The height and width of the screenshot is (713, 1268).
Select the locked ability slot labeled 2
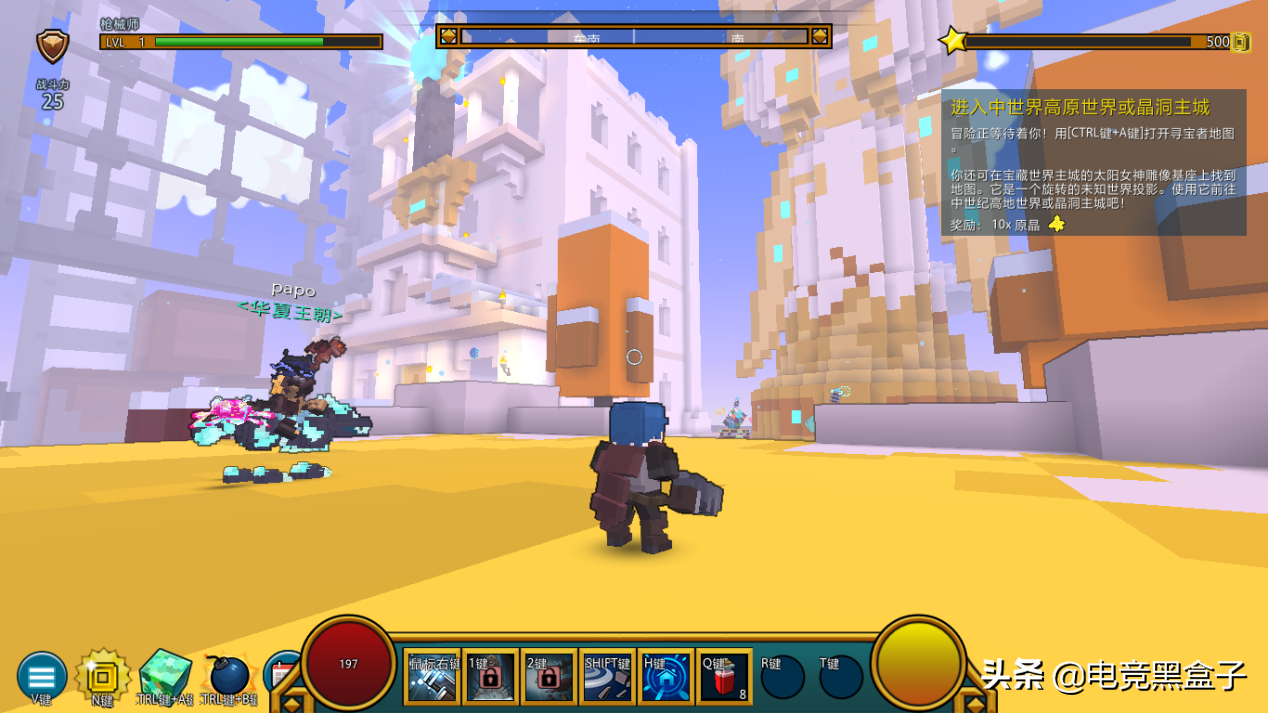tap(548, 677)
